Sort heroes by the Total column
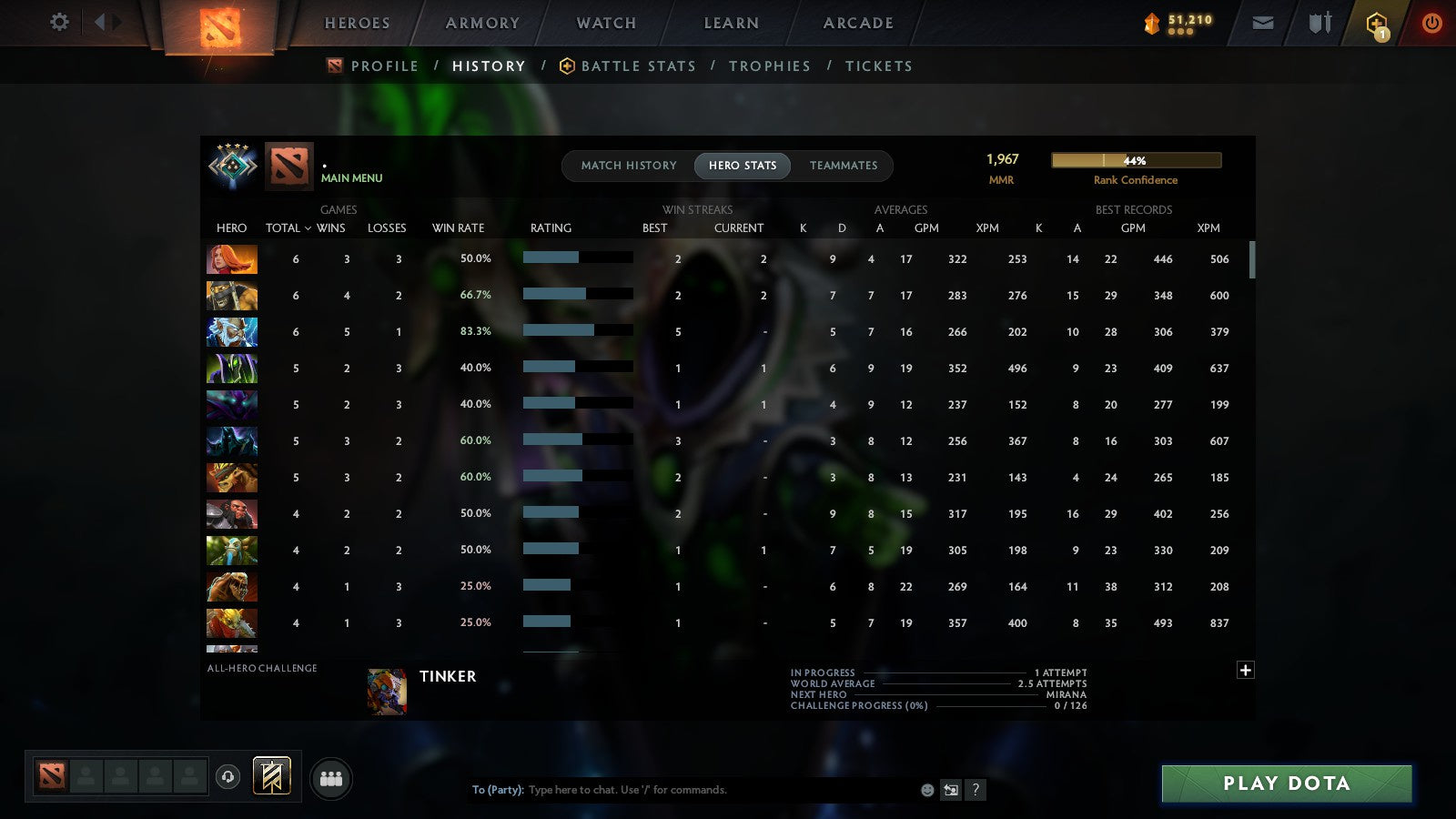 pyautogui.click(x=283, y=227)
